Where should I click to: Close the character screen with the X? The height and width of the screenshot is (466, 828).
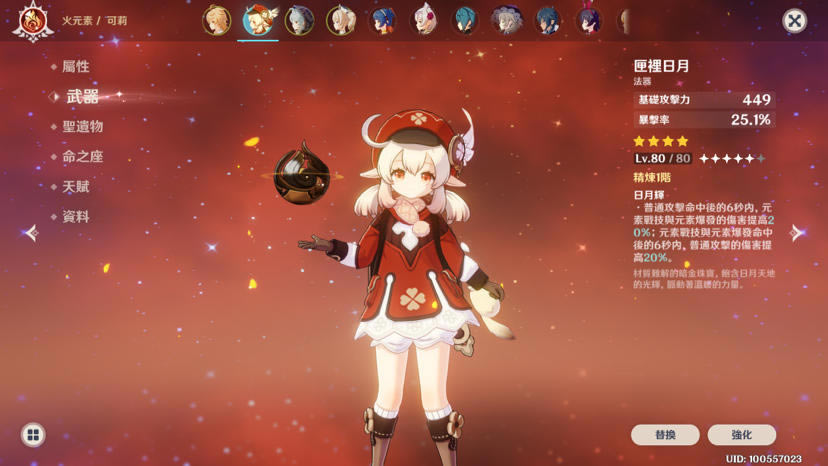click(x=794, y=20)
